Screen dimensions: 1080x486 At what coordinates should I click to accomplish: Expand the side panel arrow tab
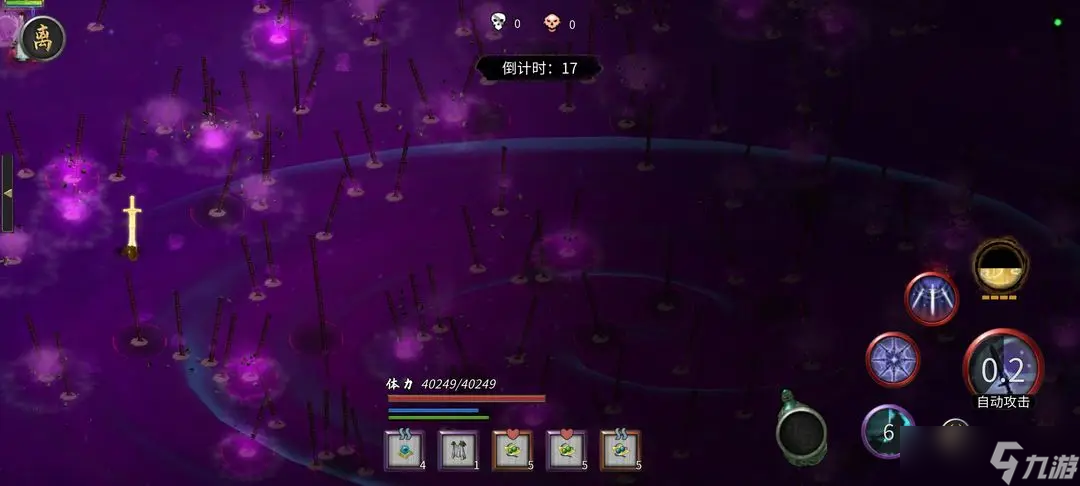[x=7, y=193]
